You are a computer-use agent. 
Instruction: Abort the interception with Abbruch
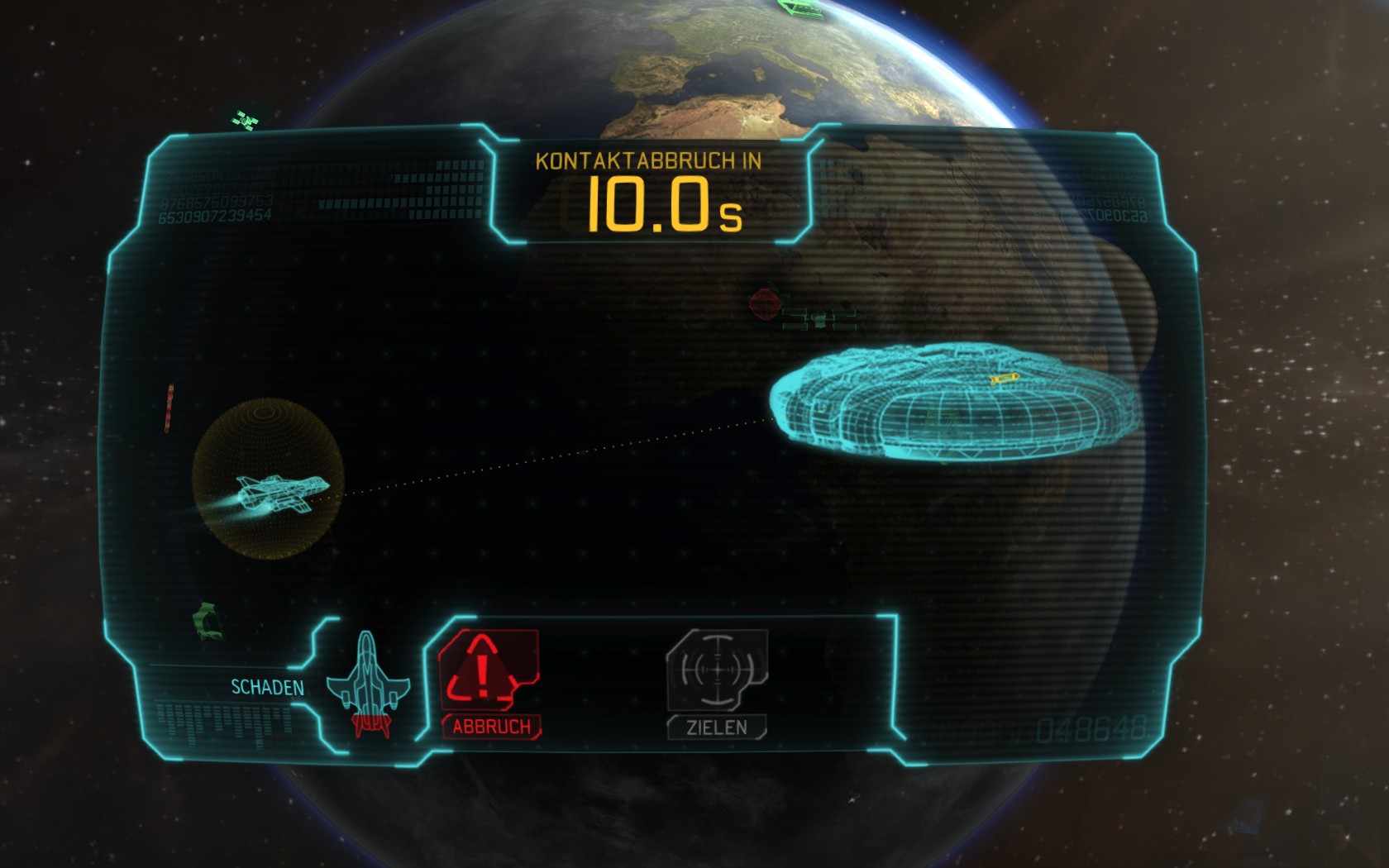tap(489, 681)
